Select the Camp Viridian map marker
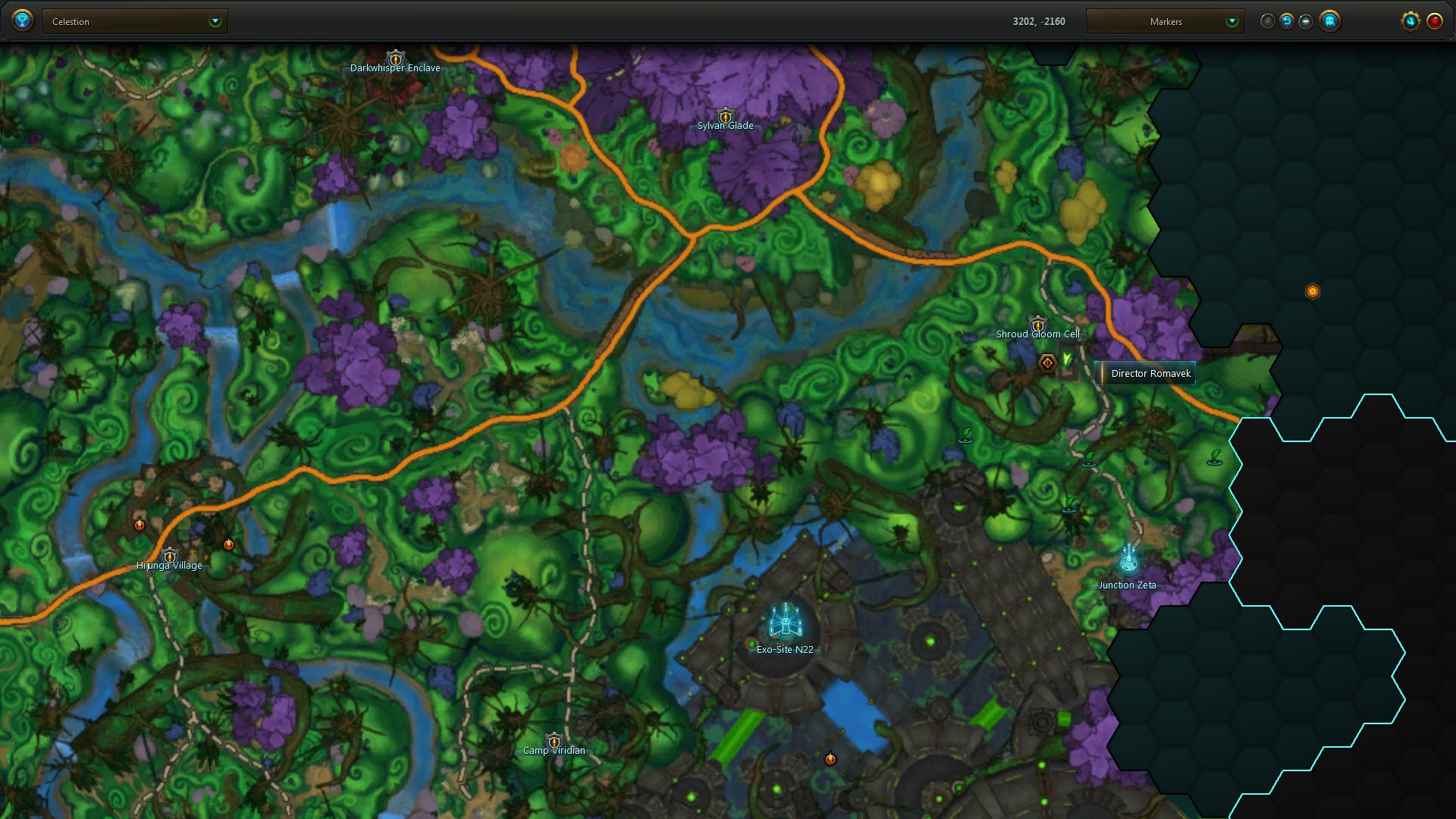The width and height of the screenshot is (1456, 819). [554, 742]
